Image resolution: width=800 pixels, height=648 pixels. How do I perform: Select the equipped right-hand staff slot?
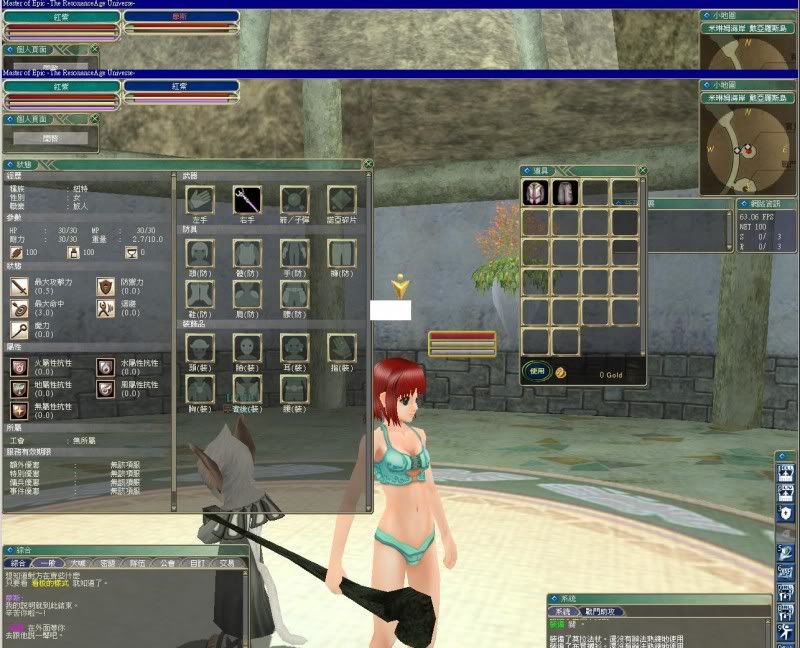(247, 199)
